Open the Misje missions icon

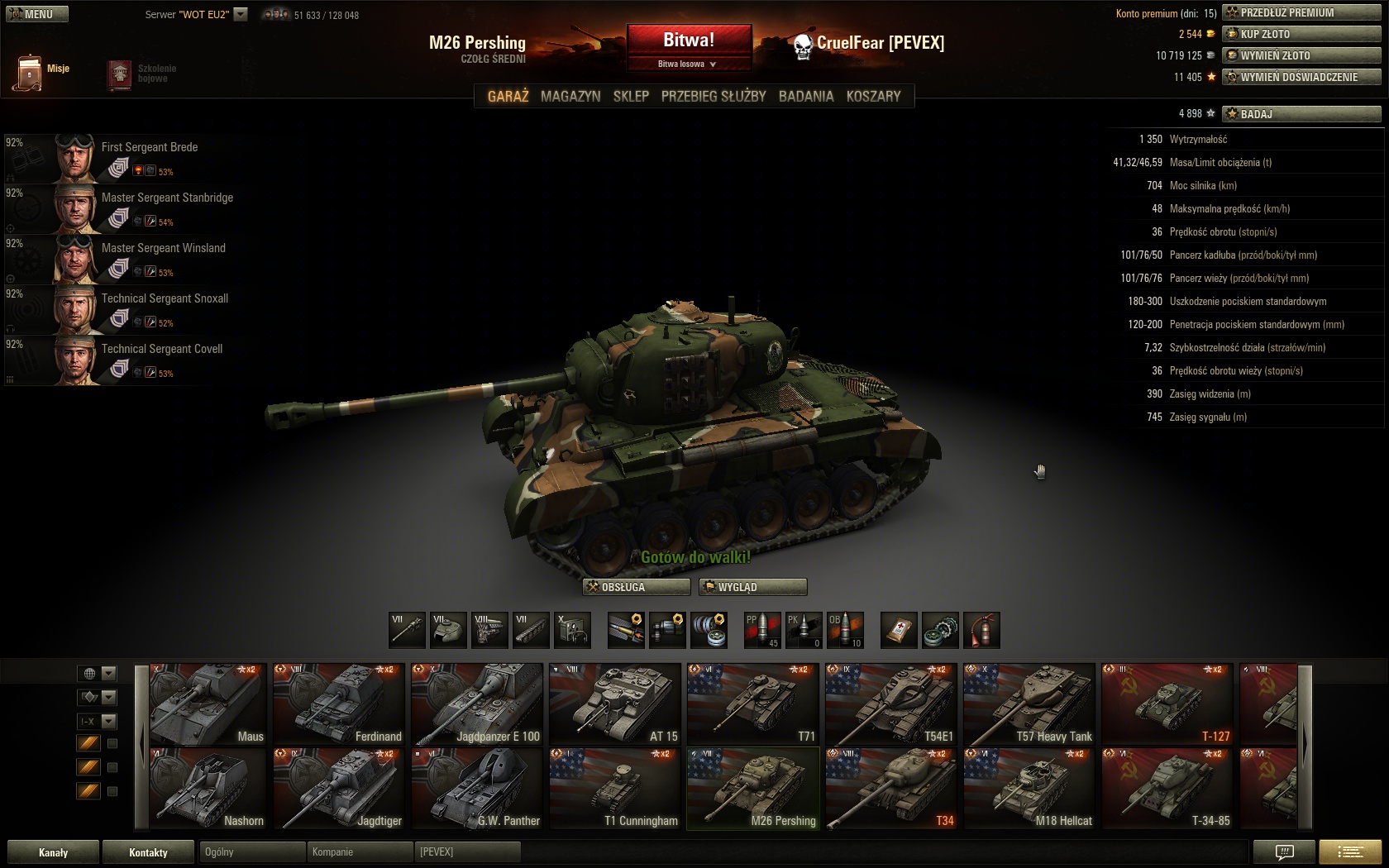pos(30,73)
